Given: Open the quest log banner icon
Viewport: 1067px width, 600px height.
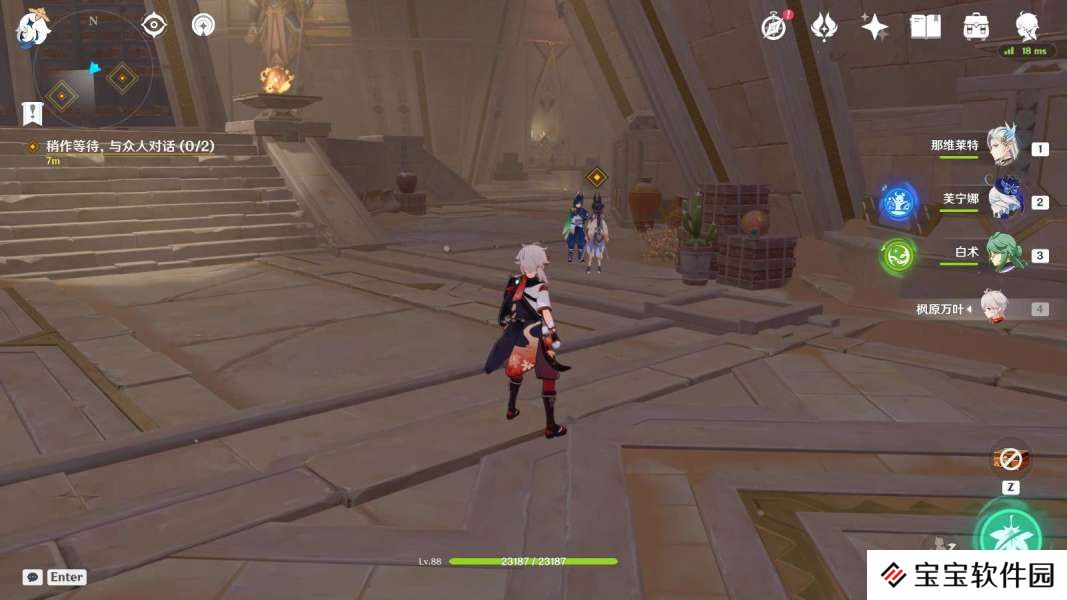Looking at the screenshot, I should [x=33, y=112].
